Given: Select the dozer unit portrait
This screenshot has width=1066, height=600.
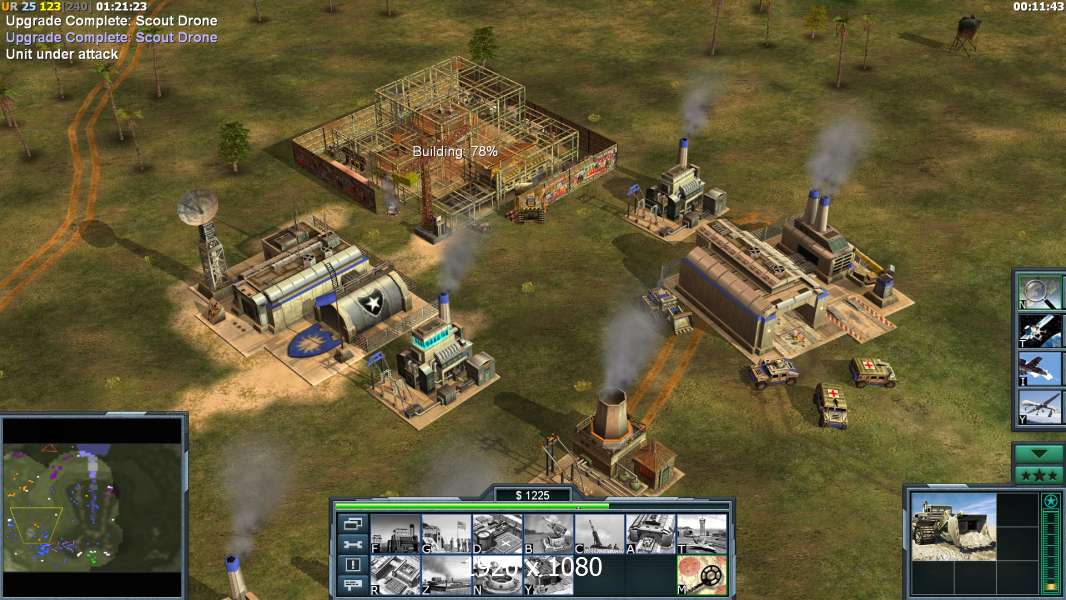Looking at the screenshot, I should coord(953,526).
